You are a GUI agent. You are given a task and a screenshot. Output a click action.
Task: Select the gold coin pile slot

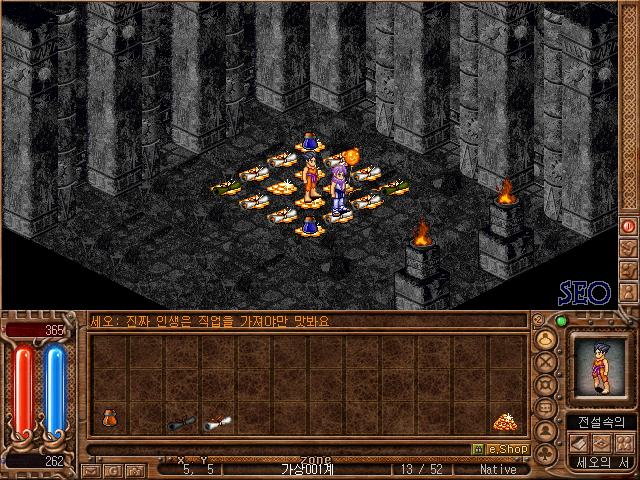tap(504, 422)
